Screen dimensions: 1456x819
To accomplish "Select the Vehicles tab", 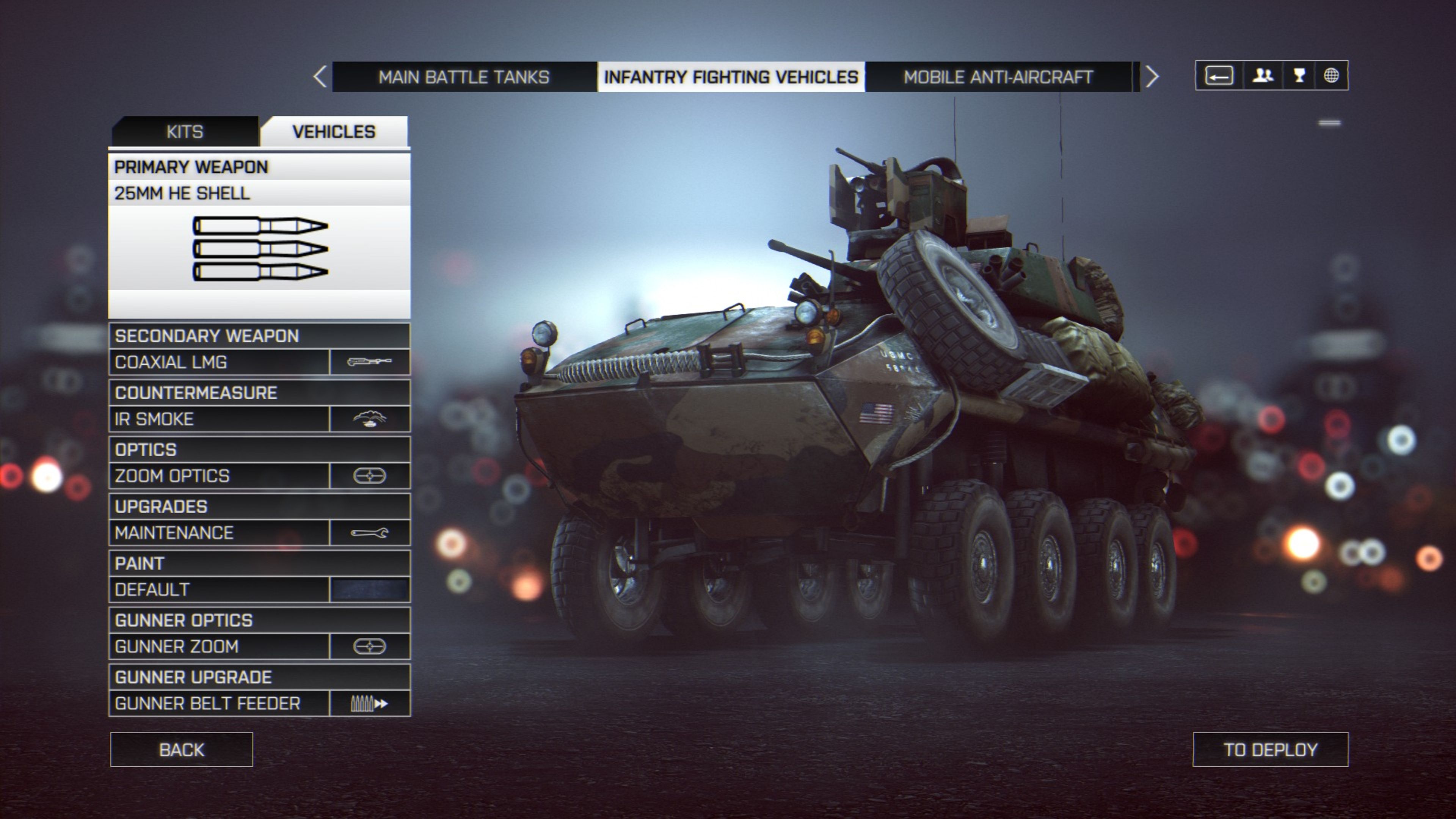I will click(334, 132).
